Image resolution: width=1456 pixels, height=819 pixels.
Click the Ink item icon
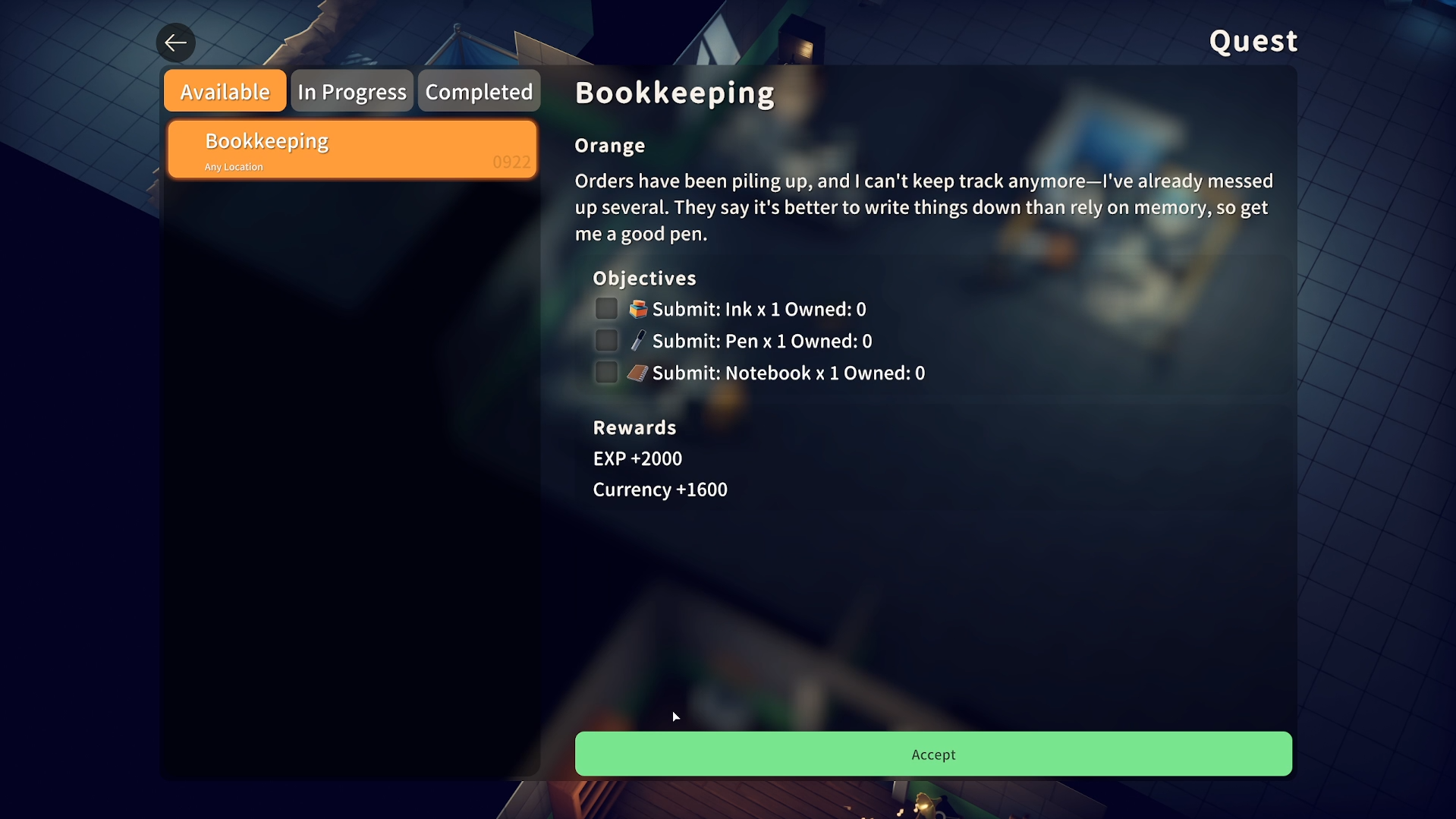(638, 308)
